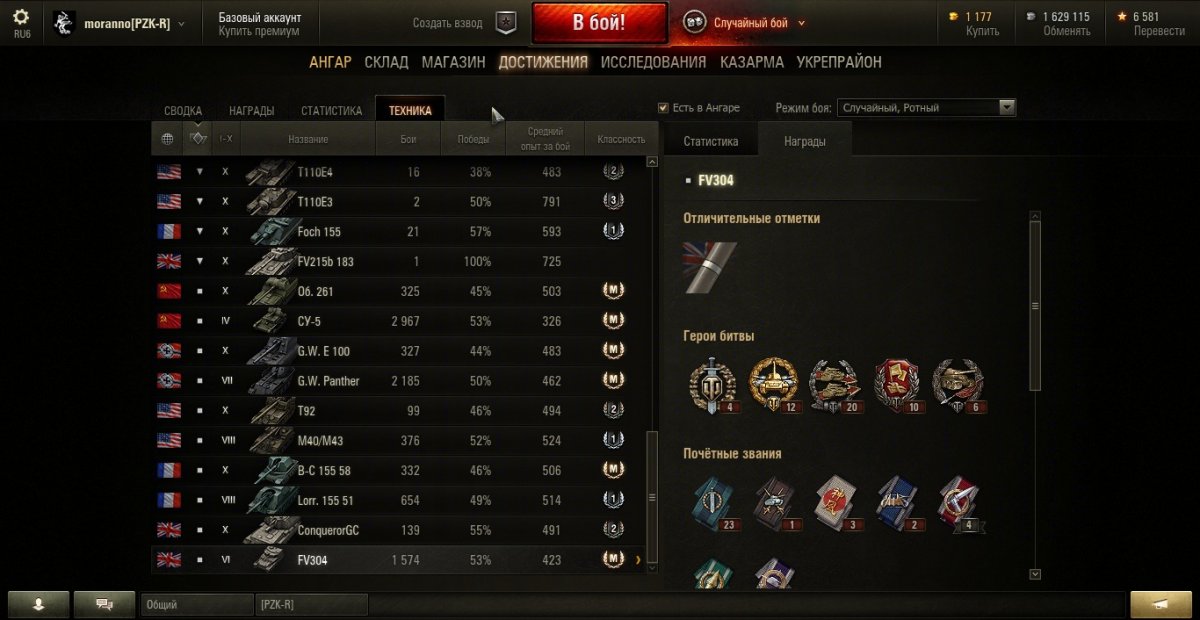
Task: Sort the vehicle list by Победы column
Action: pos(473,139)
